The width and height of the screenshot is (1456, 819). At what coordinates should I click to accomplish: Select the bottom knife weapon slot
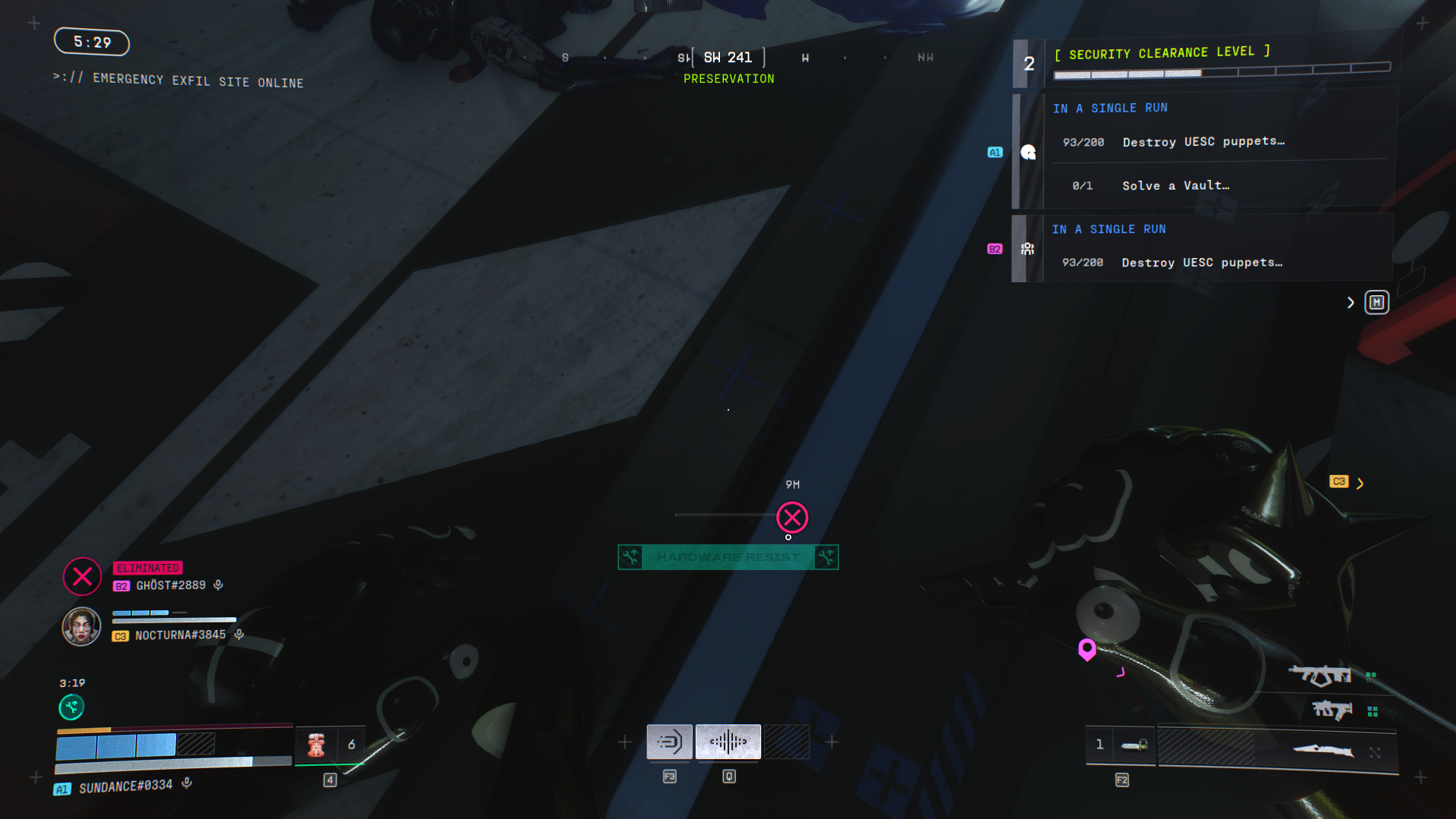coord(1322,751)
